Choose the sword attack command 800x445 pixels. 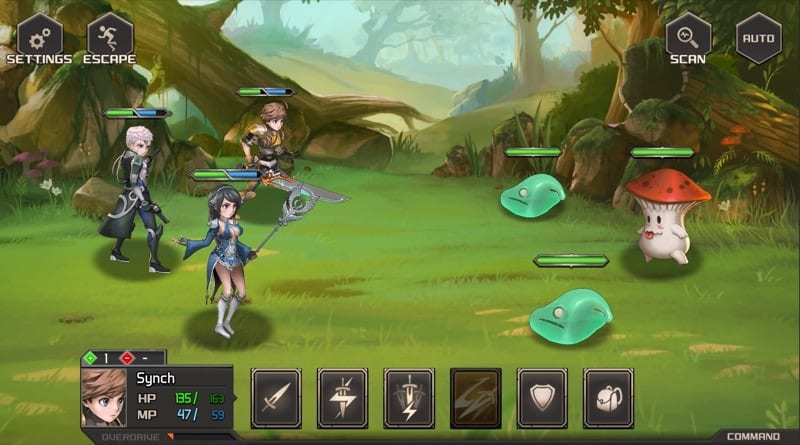276,398
